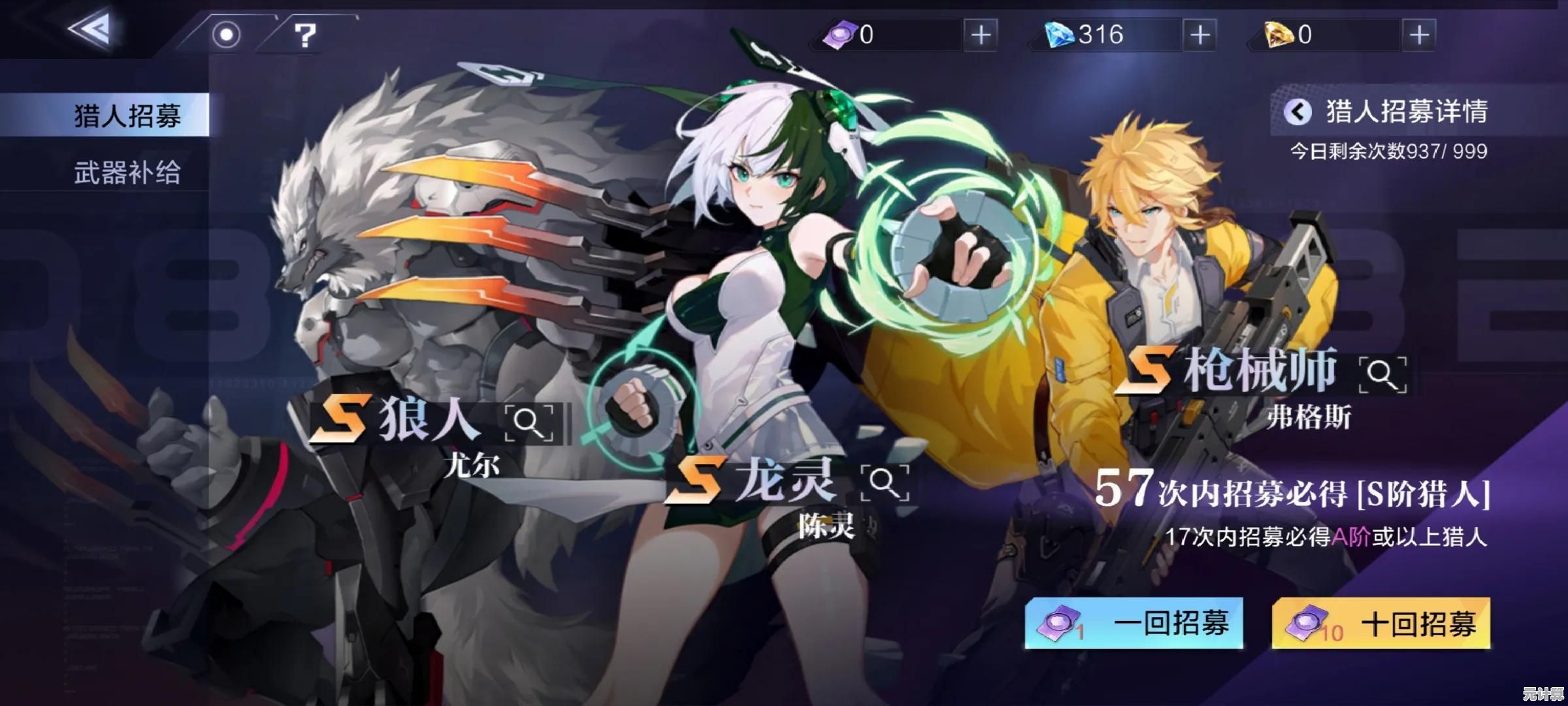
Task: Switch to the 武器补给 tab
Action: 129,172
